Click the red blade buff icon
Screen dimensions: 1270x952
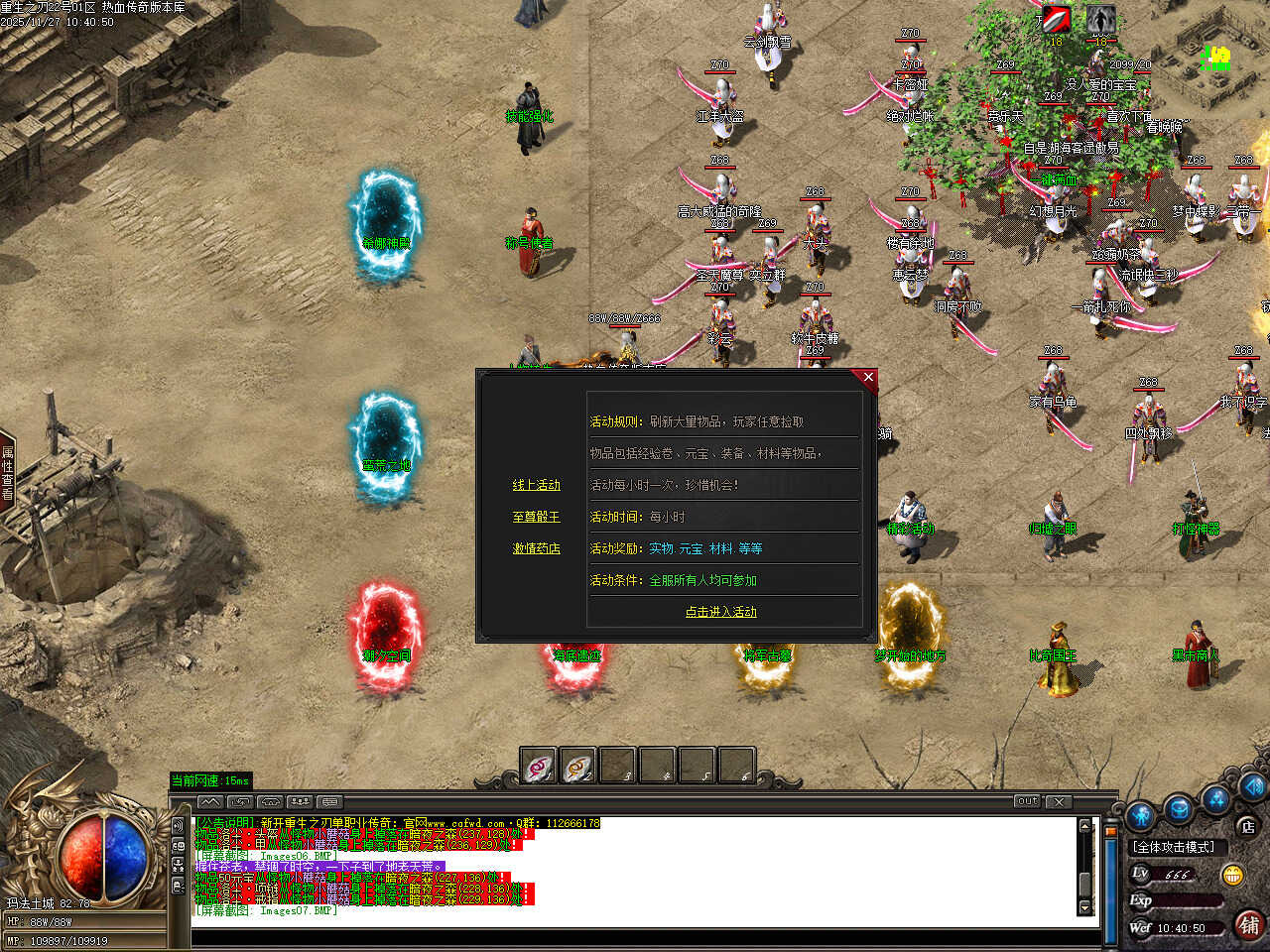click(1056, 20)
